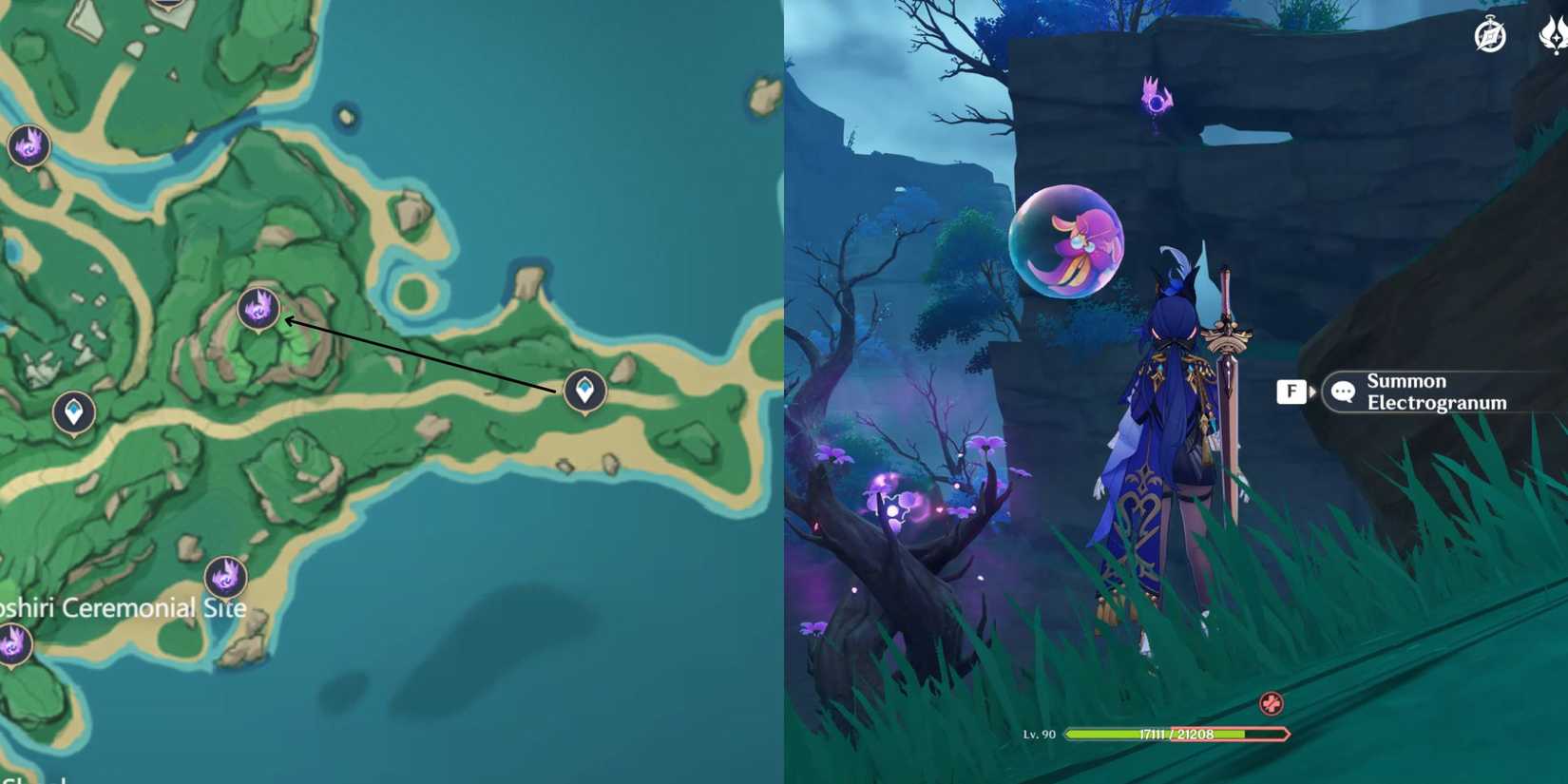Screen dimensions: 1568x784
Task: Click the character's HP bar showing 17111/21208
Action: (1178, 735)
